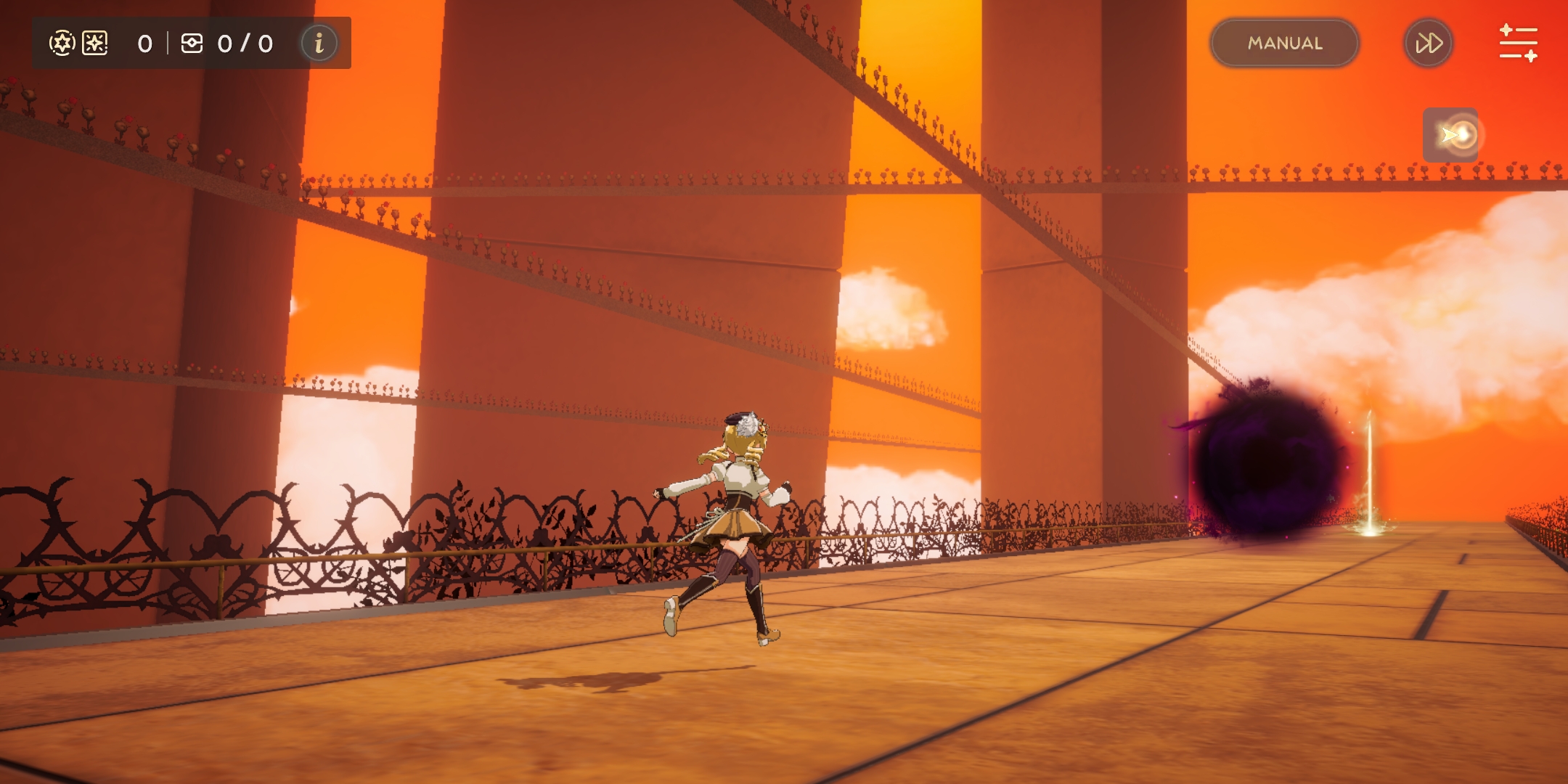Screen dimensions: 1568x784
Task: Toggle the MANUAL battle mode button
Action: pyautogui.click(x=1284, y=44)
